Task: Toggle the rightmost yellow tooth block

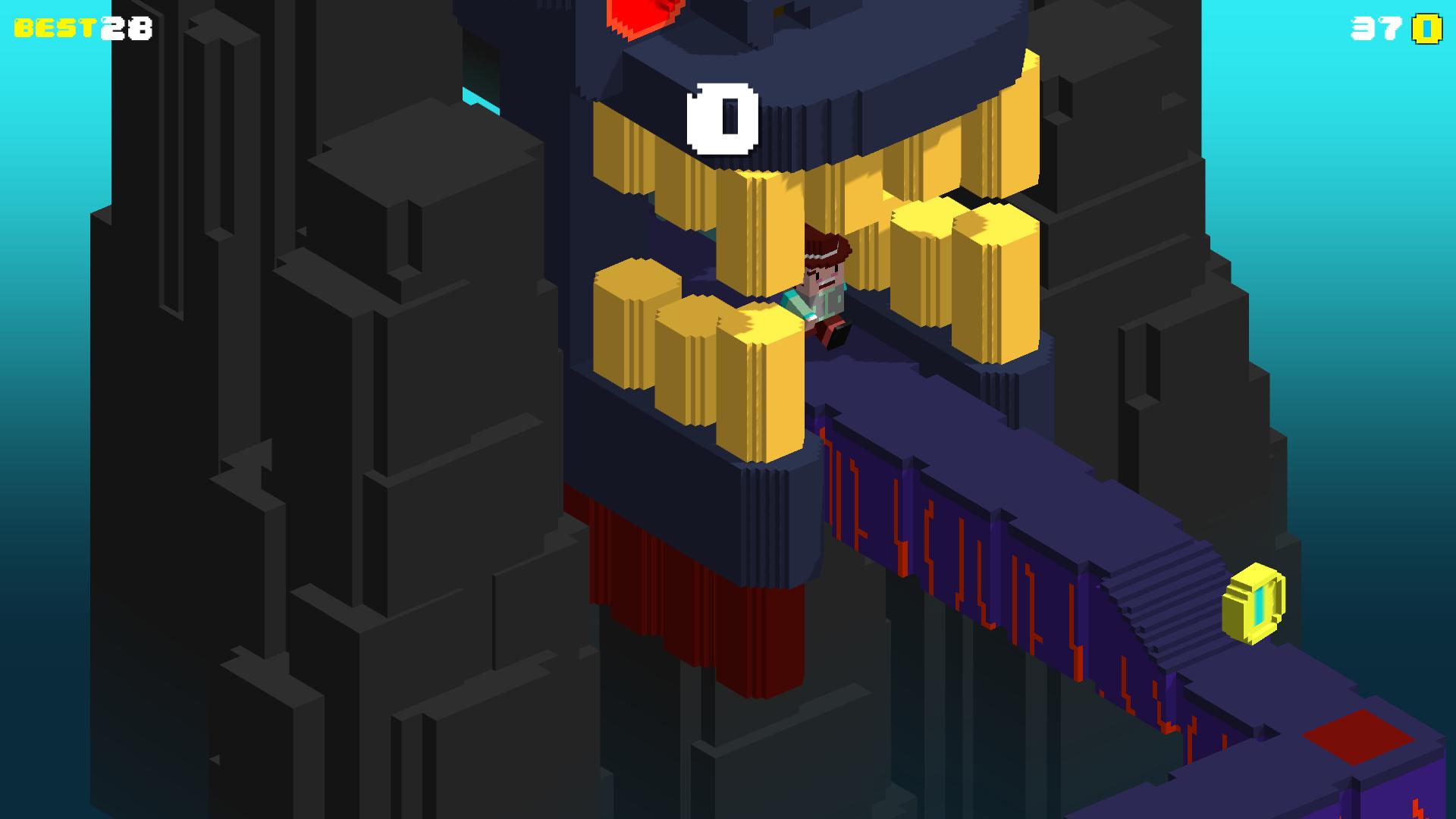Action: point(993,288)
